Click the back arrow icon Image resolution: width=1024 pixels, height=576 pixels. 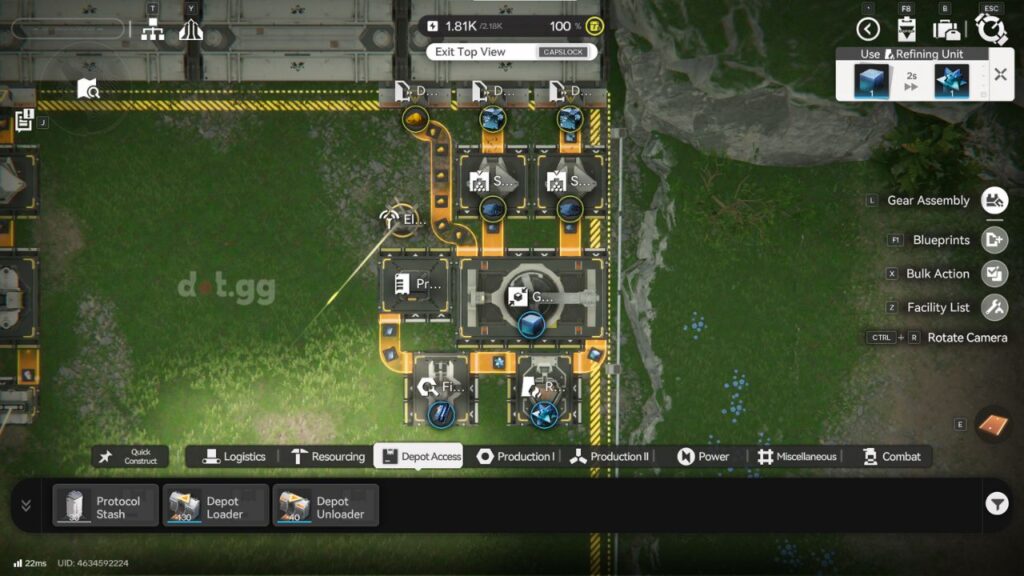point(868,29)
